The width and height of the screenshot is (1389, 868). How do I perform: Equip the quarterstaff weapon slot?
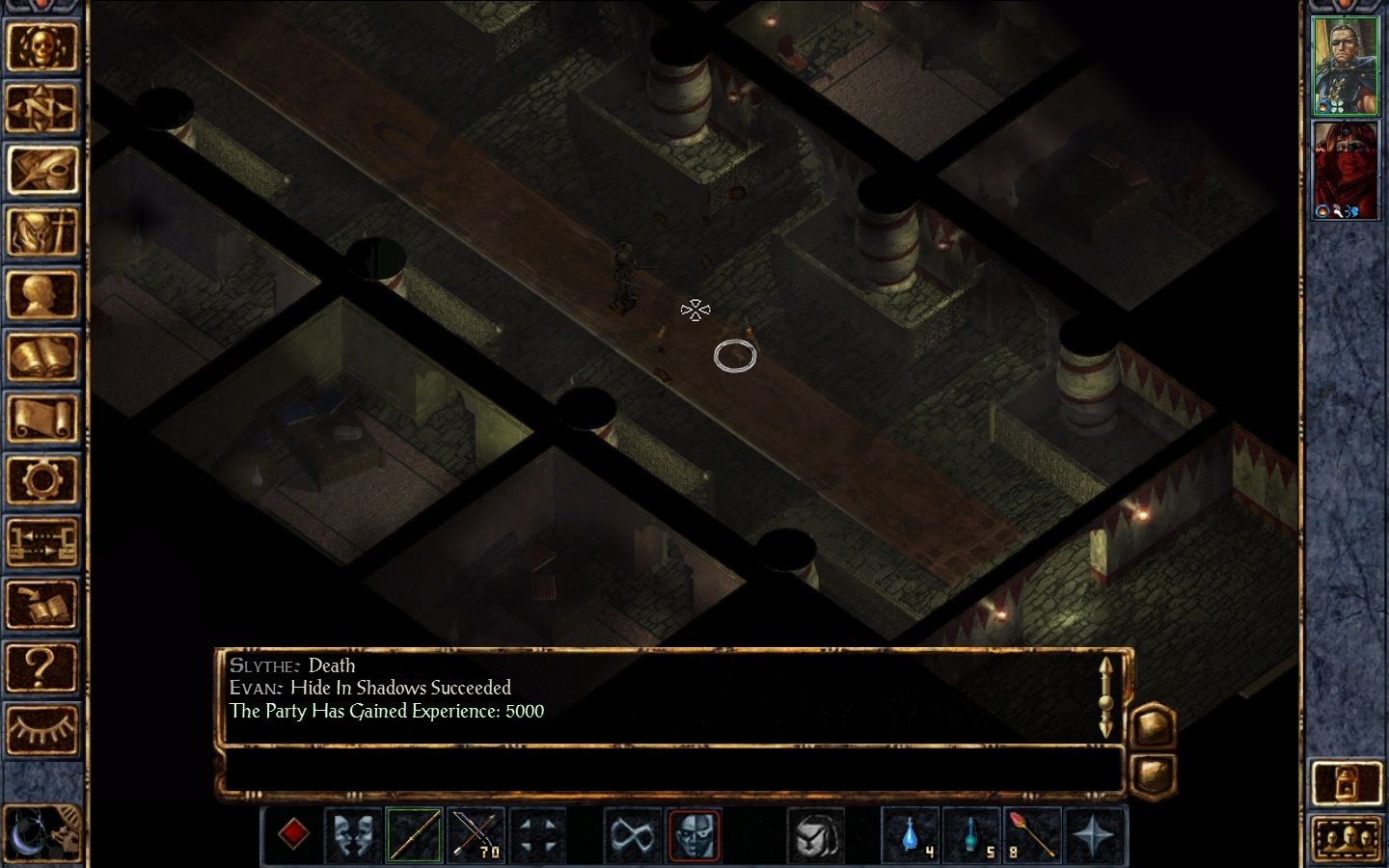(415, 834)
